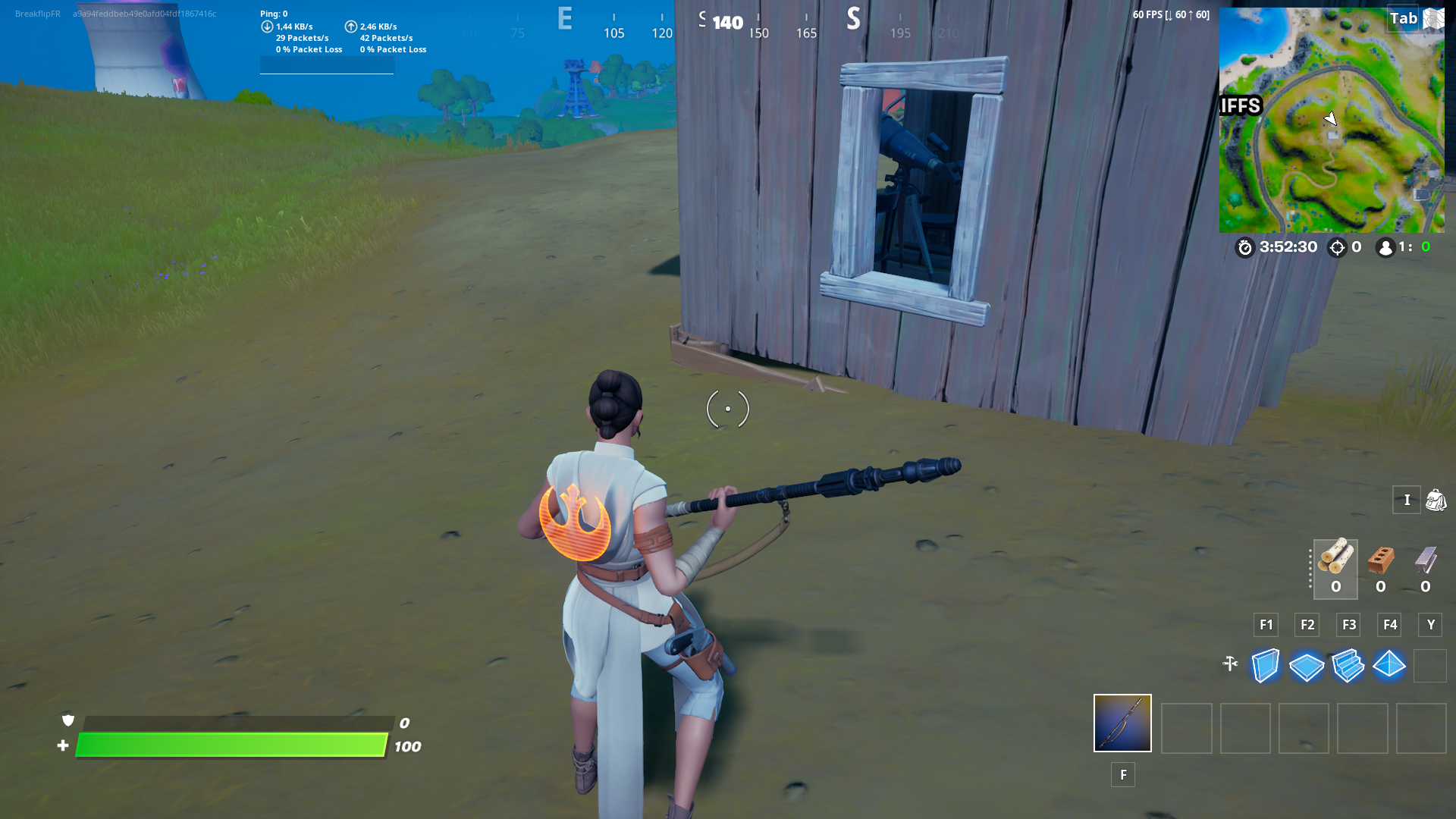Click the eliminations crosshair icon
The image size is (1456, 819).
tap(1336, 248)
